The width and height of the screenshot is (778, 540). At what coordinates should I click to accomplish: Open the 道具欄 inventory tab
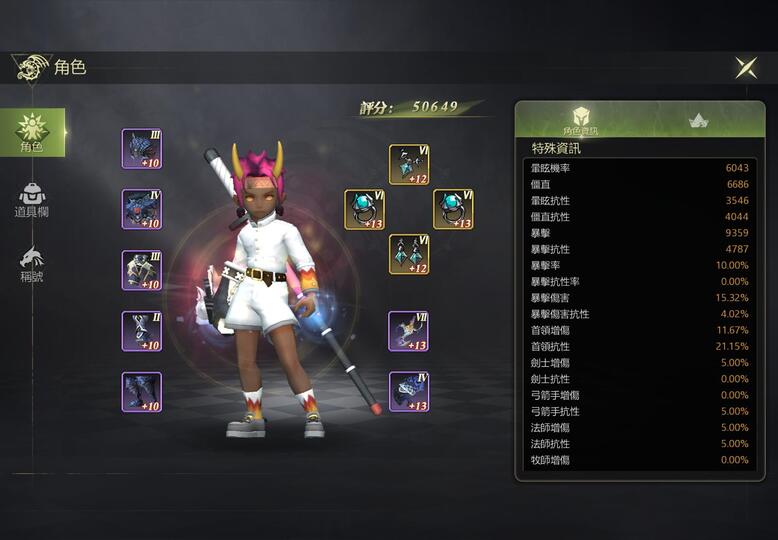[32, 200]
